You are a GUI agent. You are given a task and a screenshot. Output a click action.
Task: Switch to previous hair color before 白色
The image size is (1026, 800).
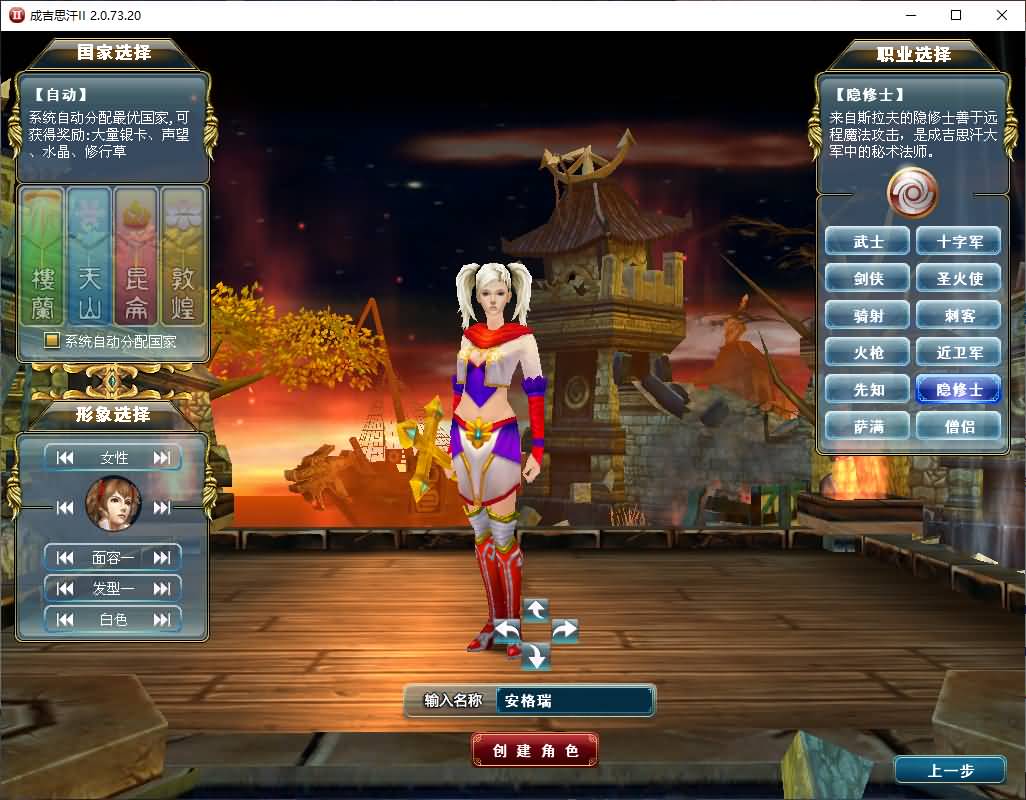click(65, 619)
